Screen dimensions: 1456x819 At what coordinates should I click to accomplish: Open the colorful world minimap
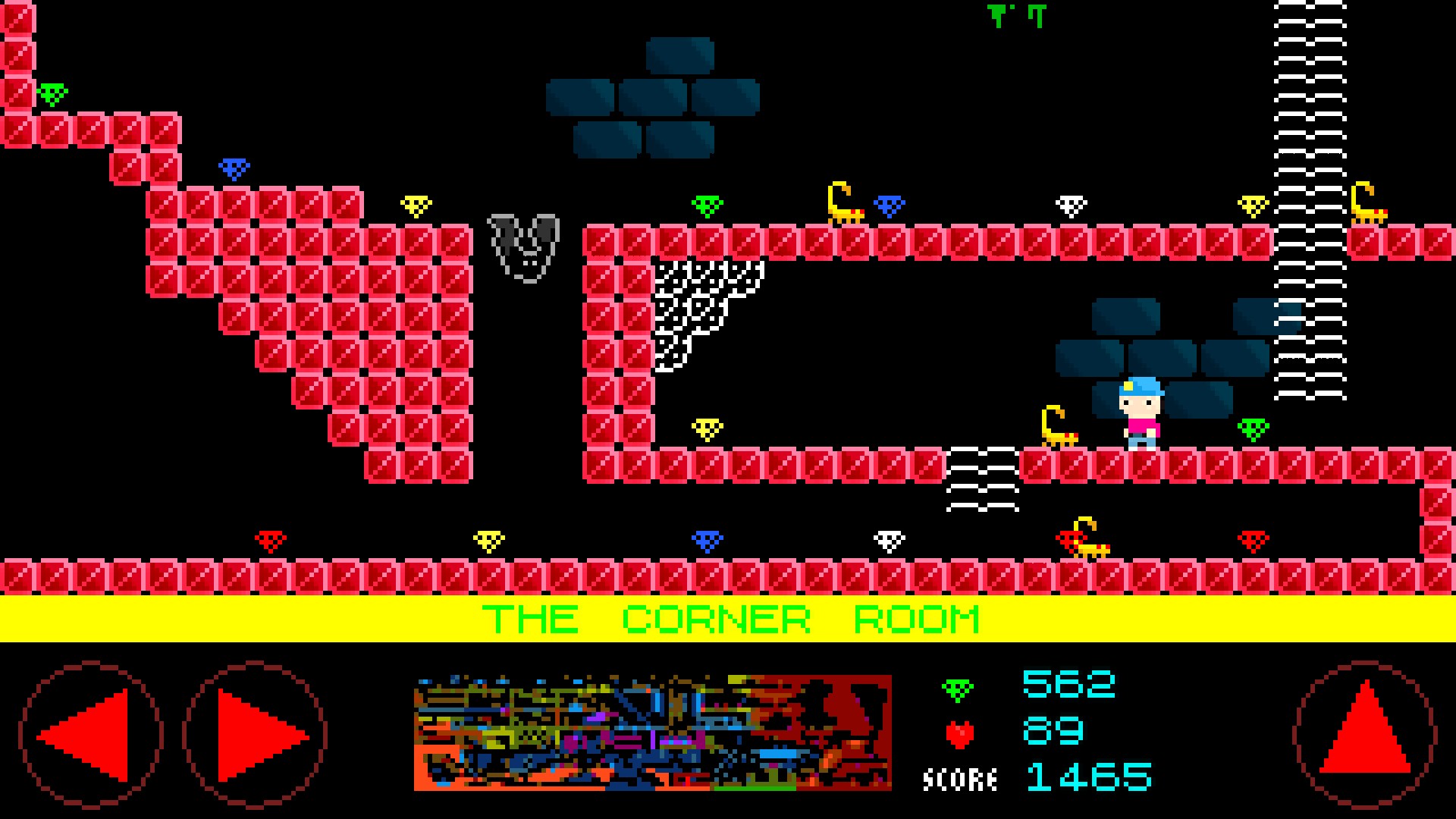[x=652, y=733]
